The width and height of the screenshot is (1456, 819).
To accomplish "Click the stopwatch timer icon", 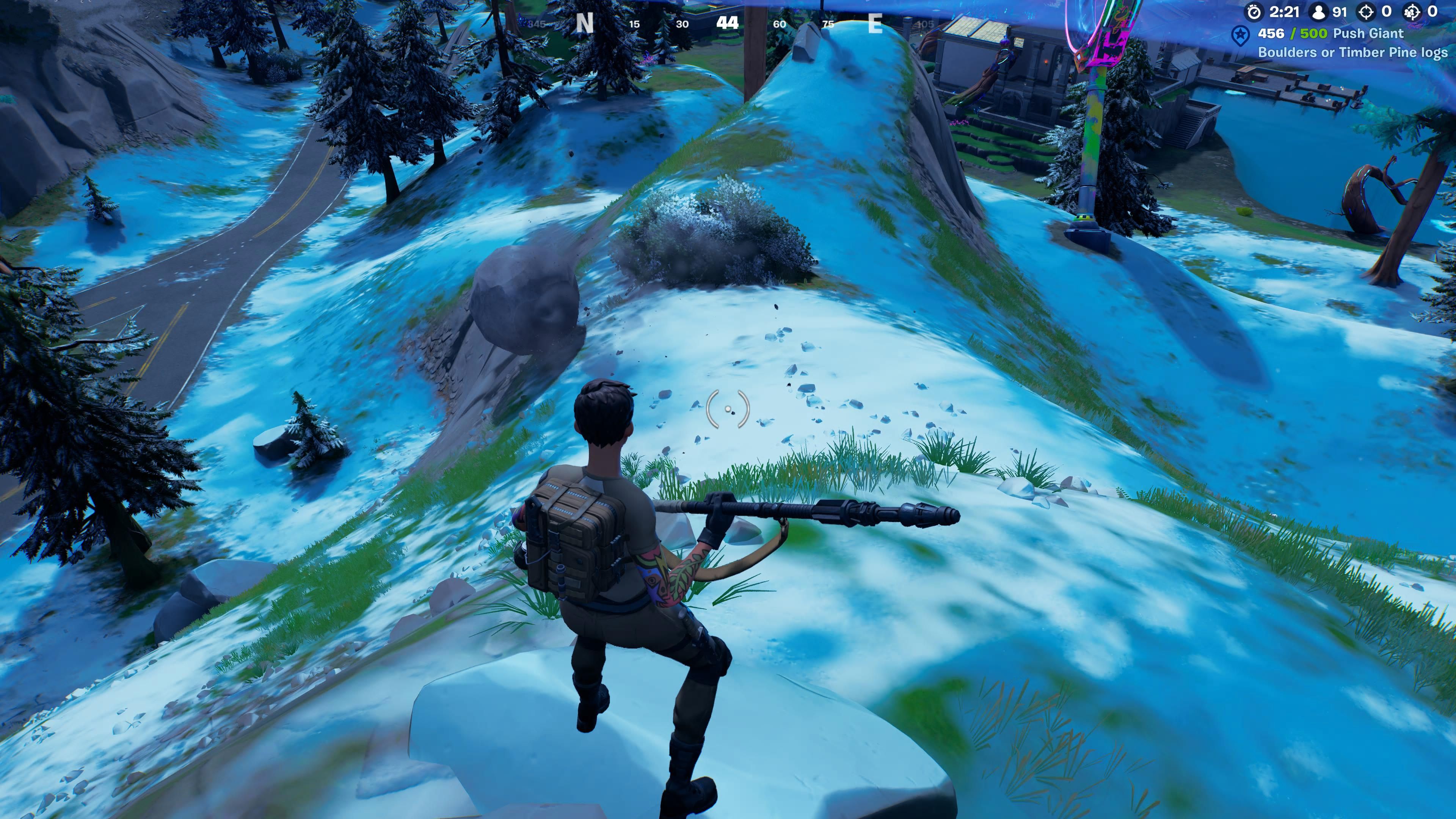I will tap(1254, 12).
